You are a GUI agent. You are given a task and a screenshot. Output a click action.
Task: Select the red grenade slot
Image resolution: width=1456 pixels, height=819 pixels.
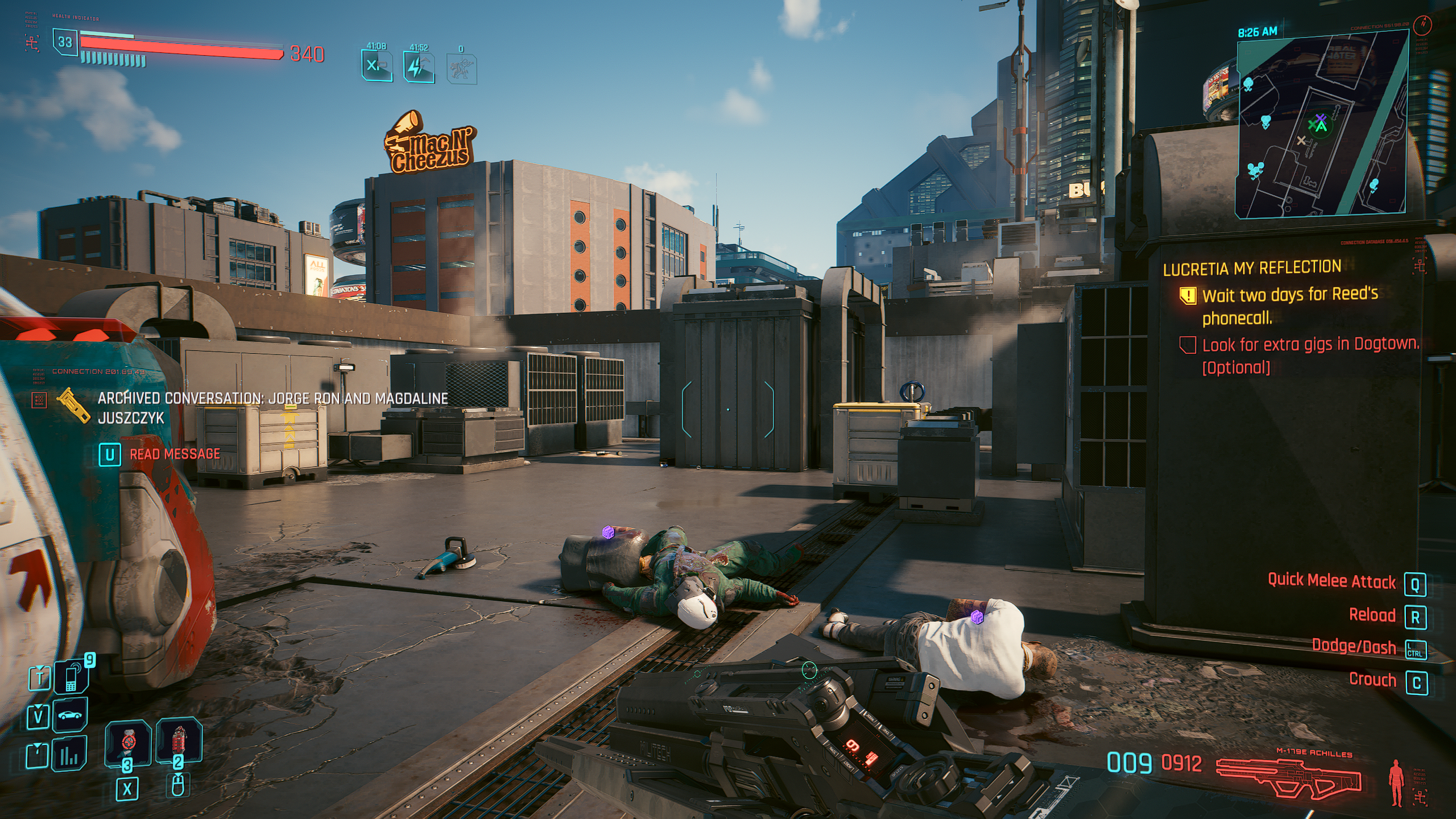(x=179, y=740)
